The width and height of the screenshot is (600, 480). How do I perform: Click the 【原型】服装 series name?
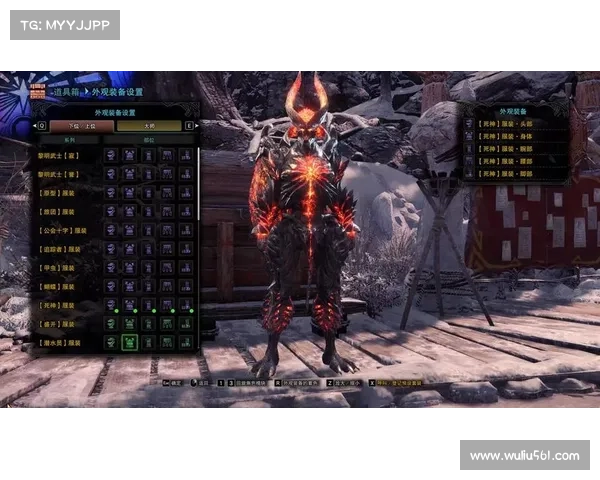(x=62, y=192)
